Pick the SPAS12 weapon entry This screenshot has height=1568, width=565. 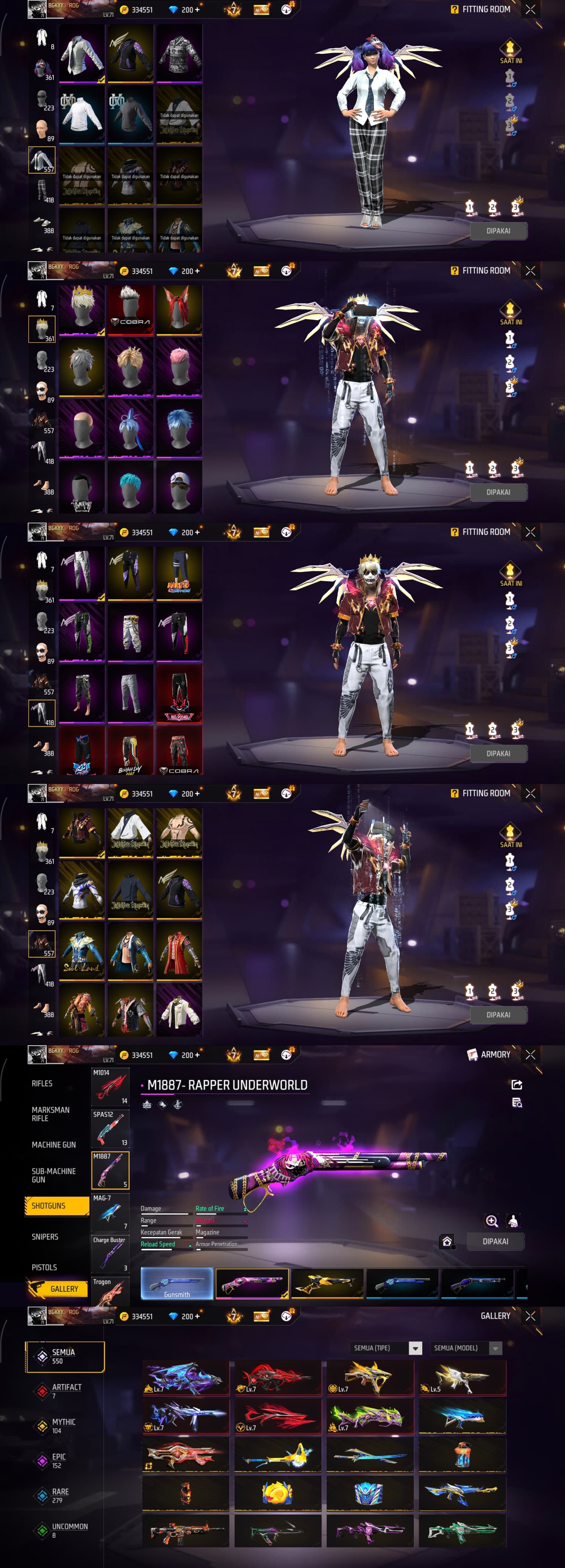click(110, 1129)
